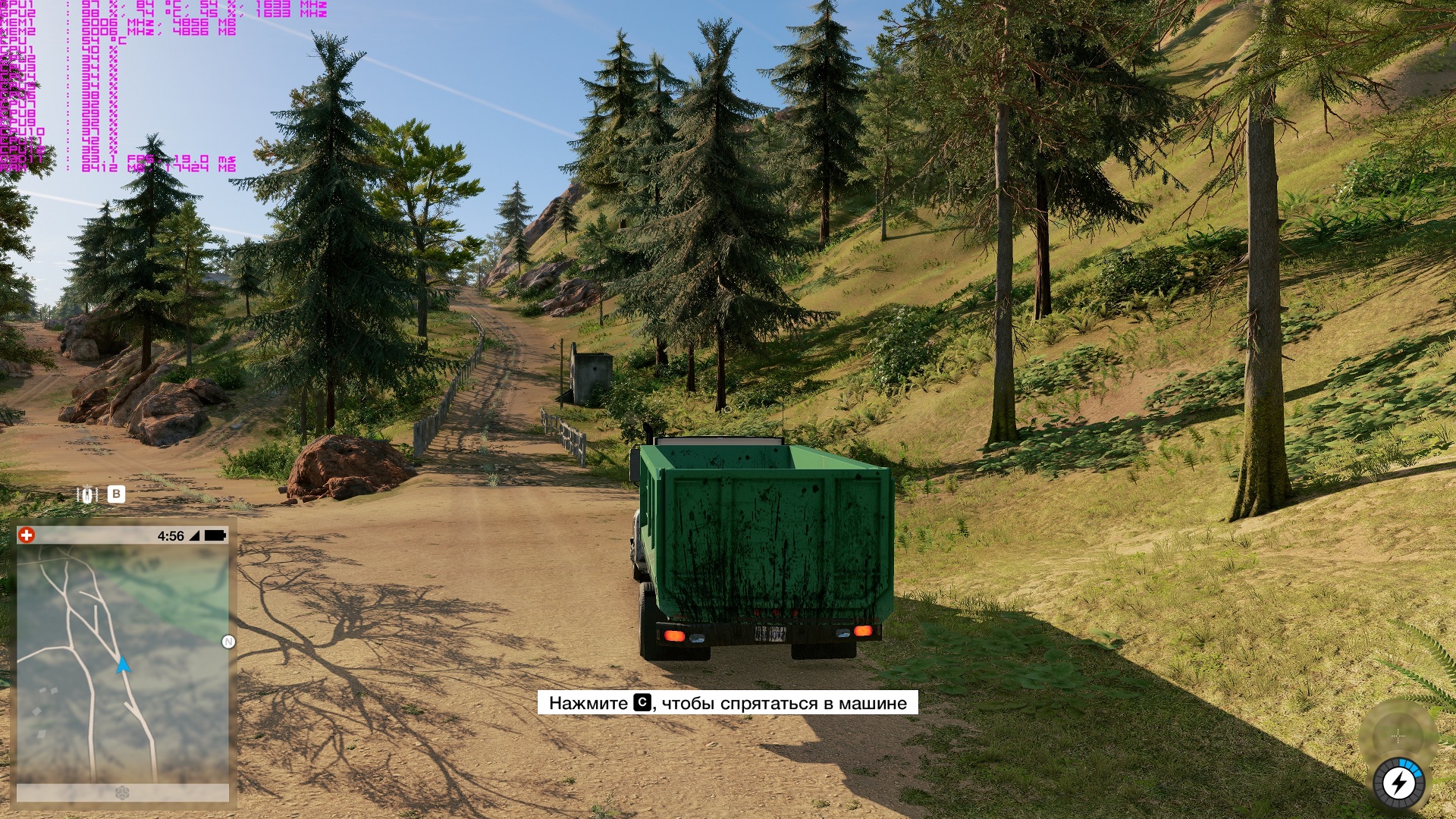Click the RC jumper gadget icon
This screenshot has height=819, width=1456.
pos(88,494)
